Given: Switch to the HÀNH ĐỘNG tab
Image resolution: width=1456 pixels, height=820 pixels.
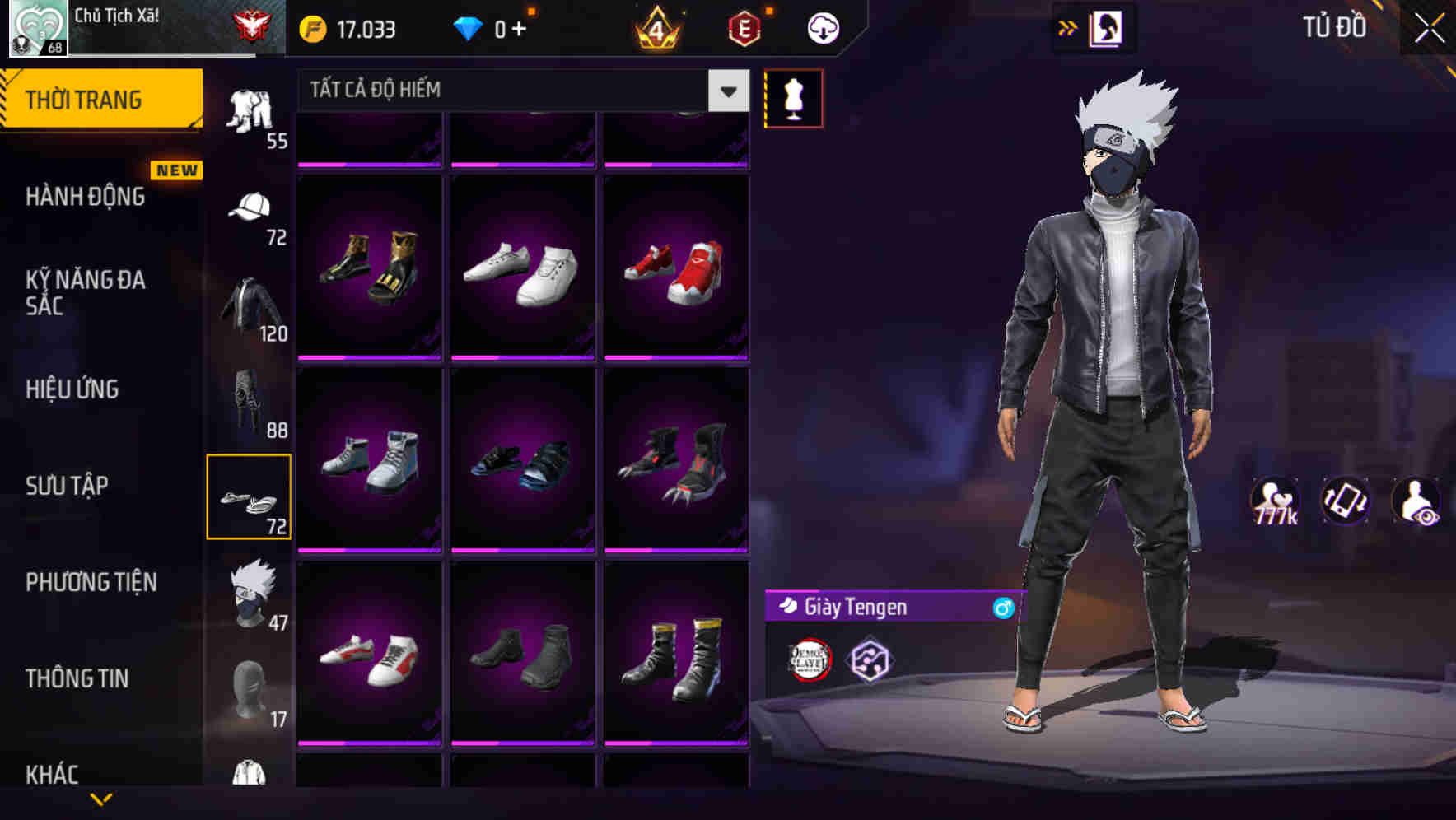Looking at the screenshot, I should point(84,197).
